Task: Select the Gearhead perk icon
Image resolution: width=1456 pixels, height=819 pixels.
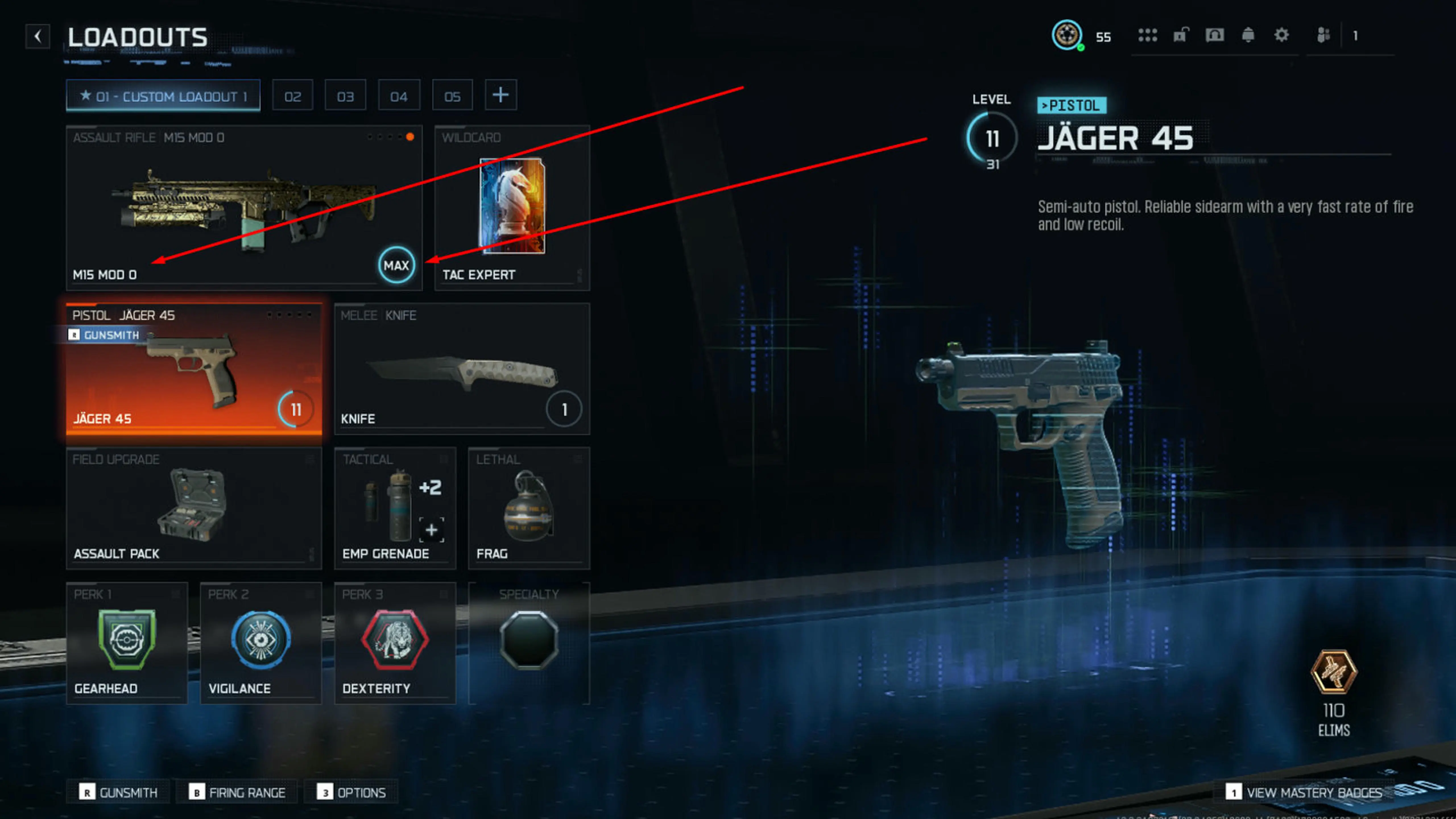Action: tap(127, 640)
